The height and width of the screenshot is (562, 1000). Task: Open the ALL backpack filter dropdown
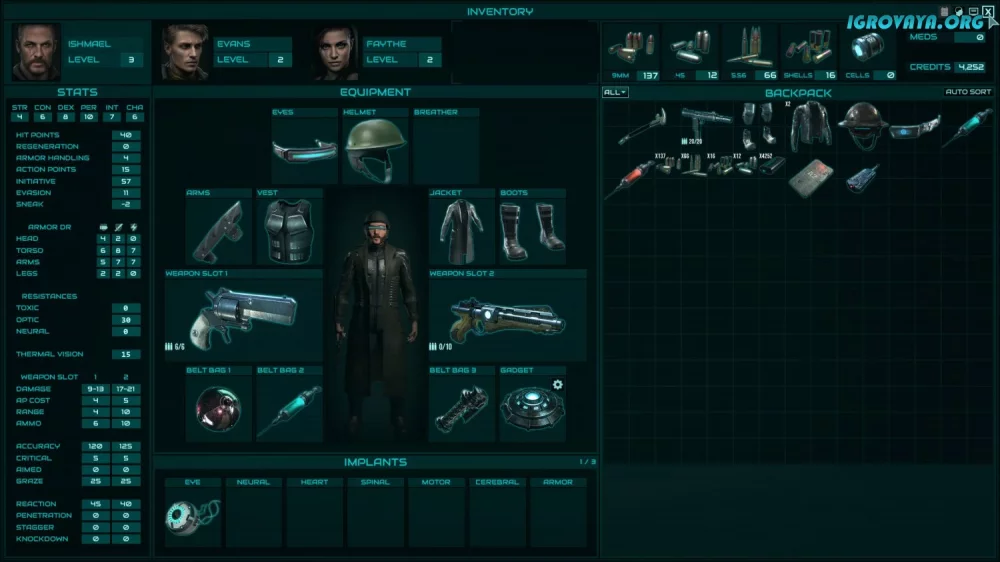[615, 92]
